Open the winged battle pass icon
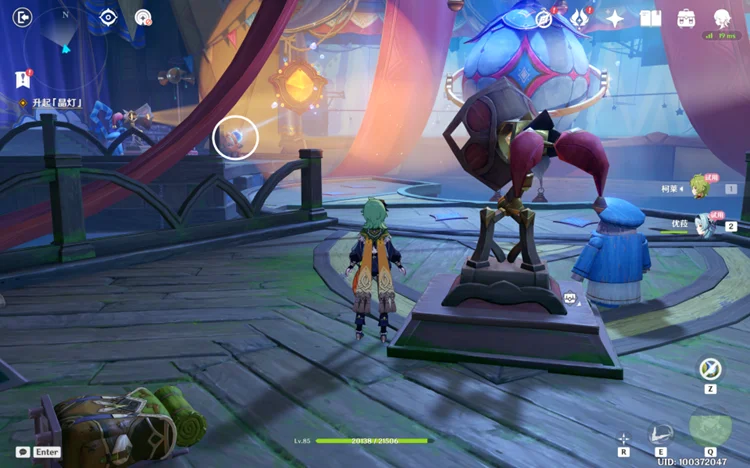The image size is (750, 468). [x=579, y=18]
